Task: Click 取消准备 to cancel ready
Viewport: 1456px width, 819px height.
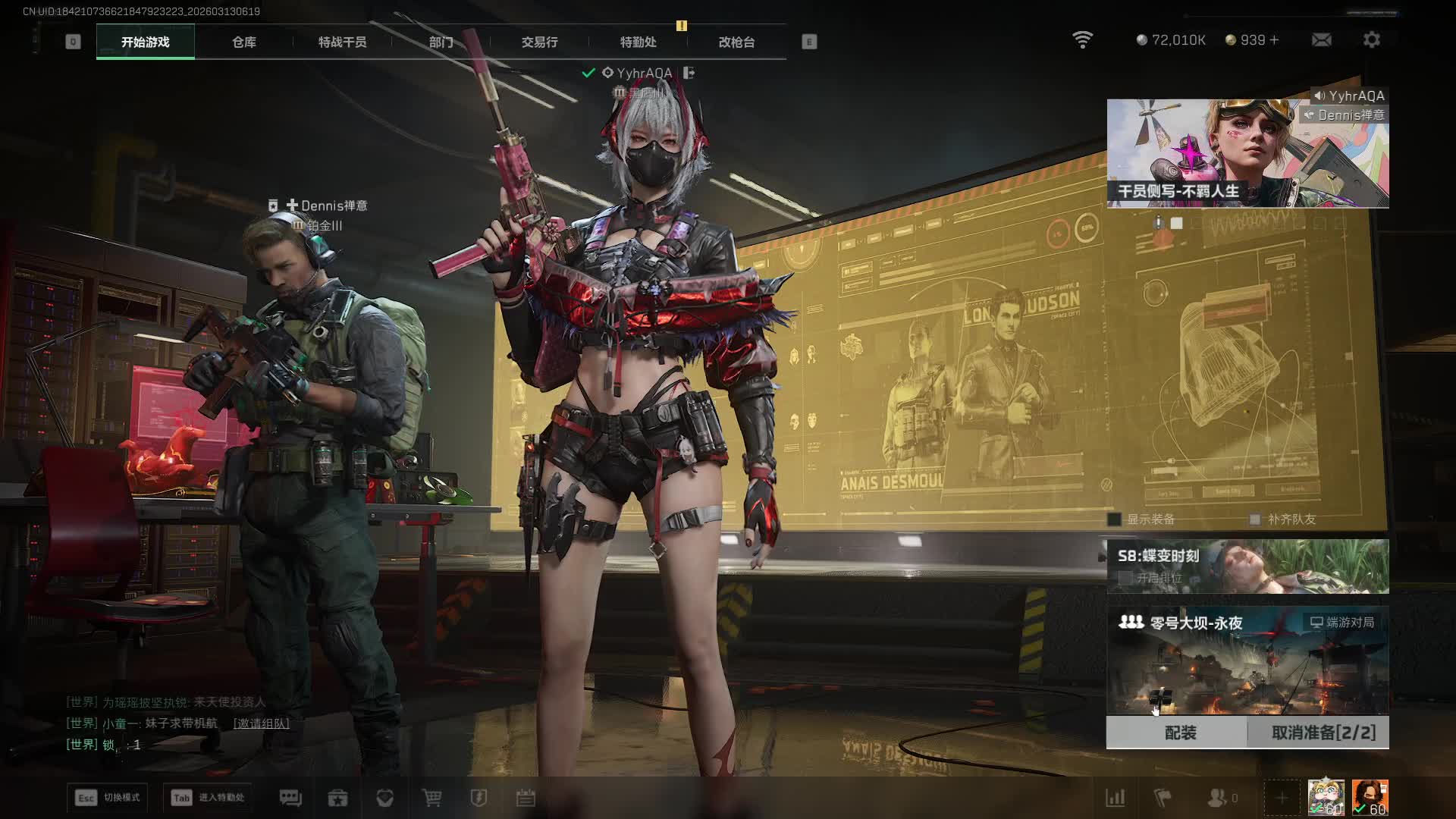Action: pyautogui.click(x=1323, y=733)
